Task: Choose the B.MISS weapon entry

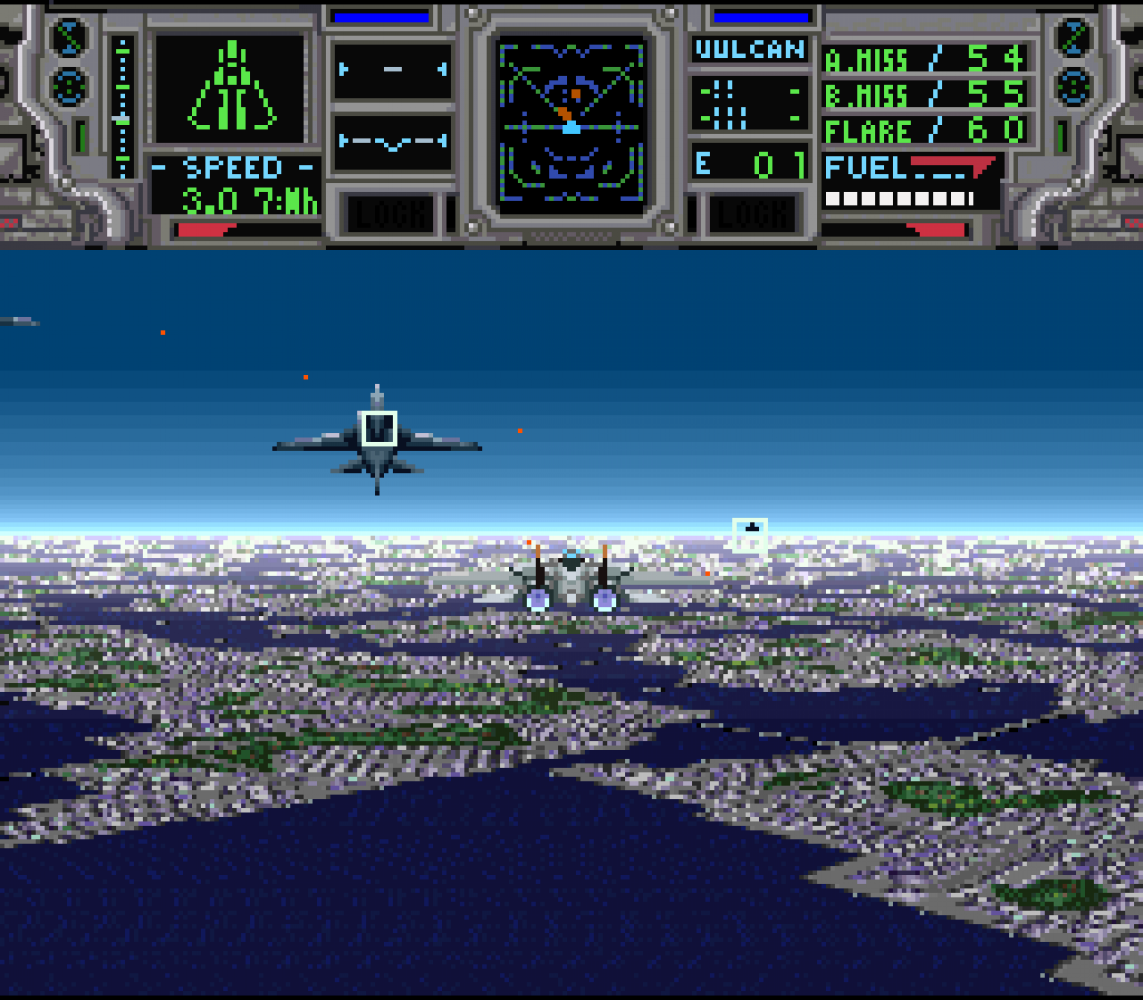Action: [x=924, y=95]
